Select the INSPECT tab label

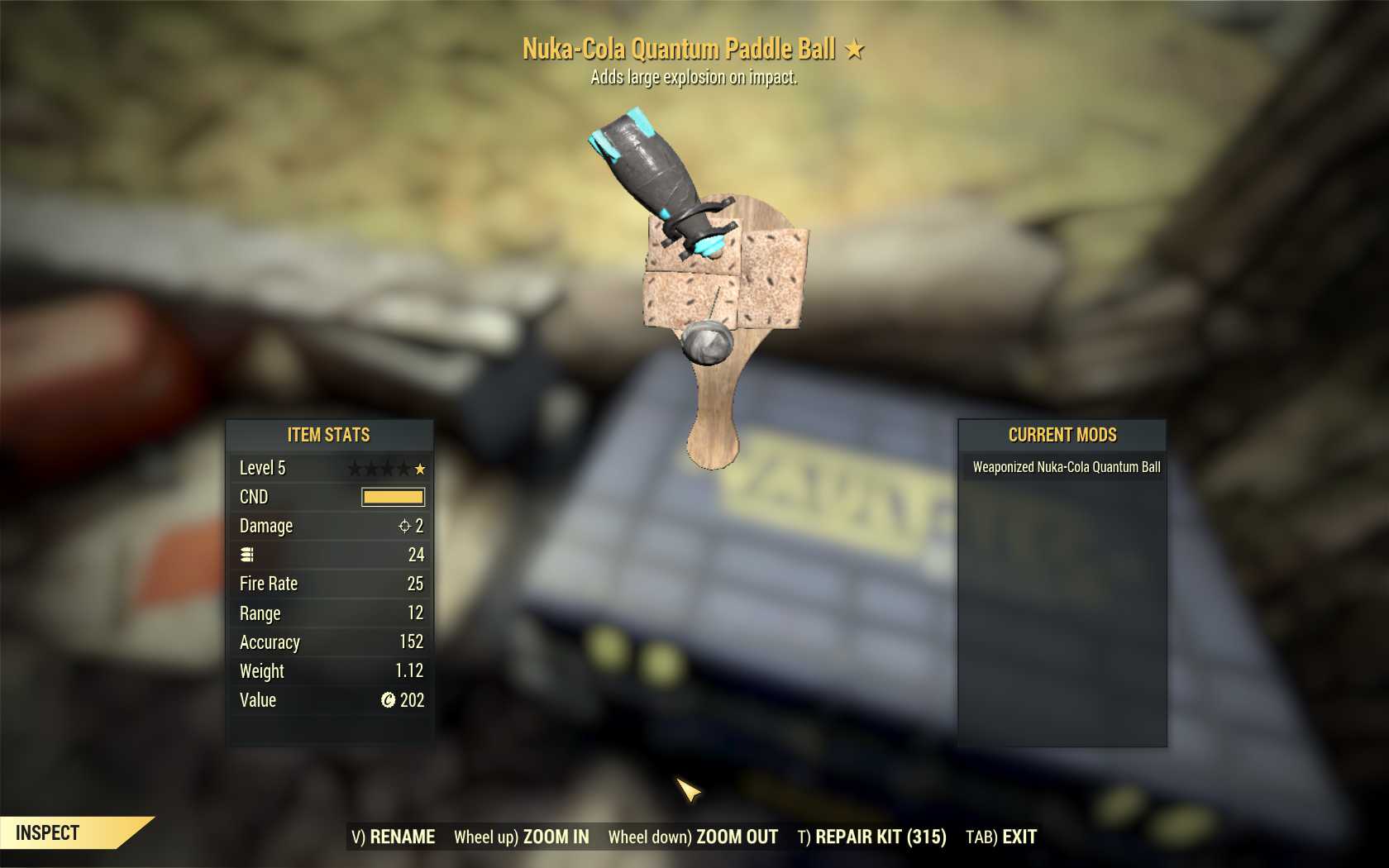[45, 832]
